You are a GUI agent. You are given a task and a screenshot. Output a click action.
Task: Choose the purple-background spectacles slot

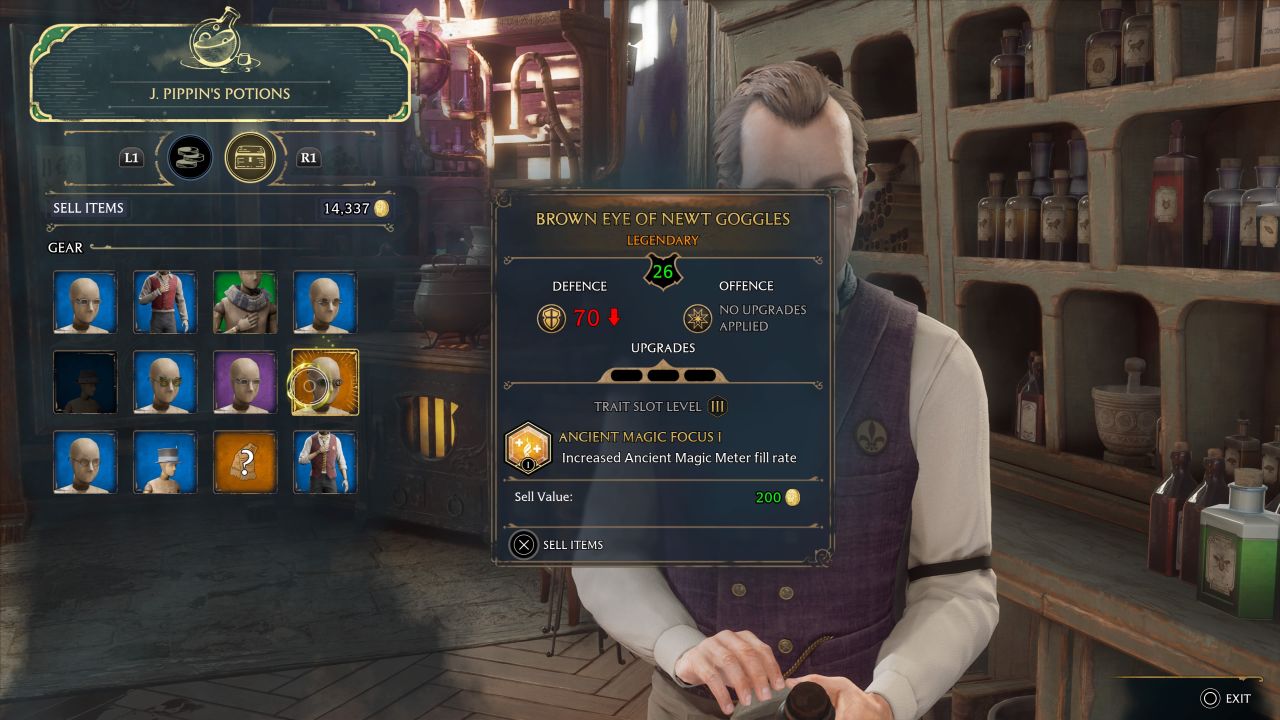pyautogui.click(x=245, y=382)
